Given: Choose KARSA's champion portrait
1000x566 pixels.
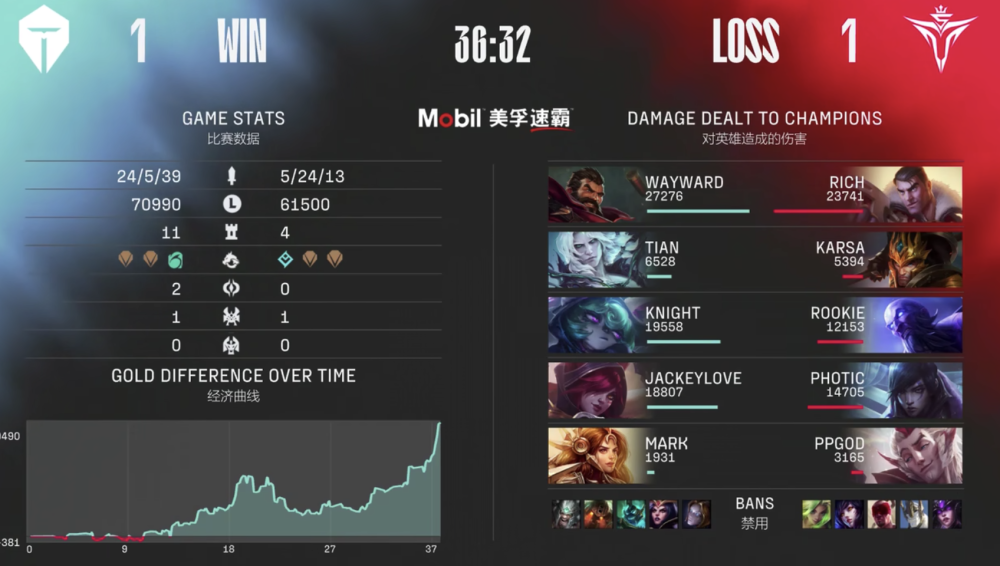Looking at the screenshot, I should point(915,260).
